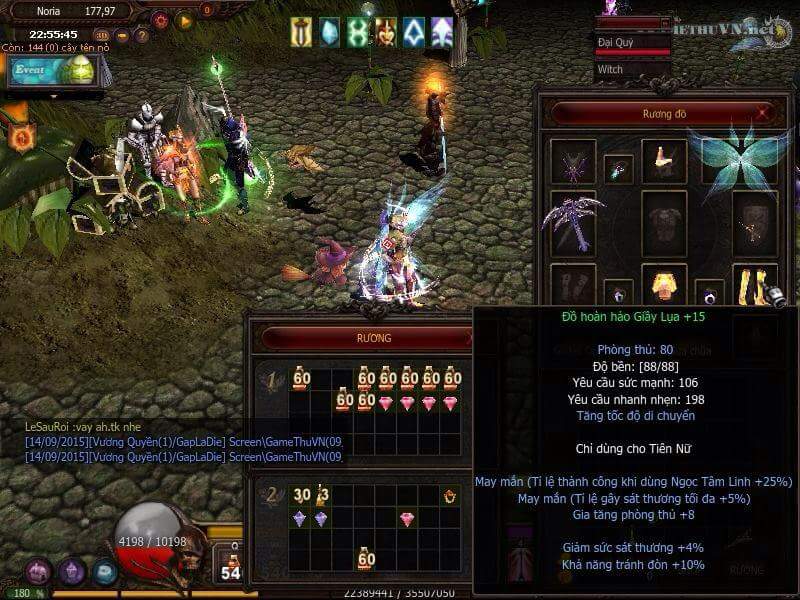Open the question mark help button

pos(142,36)
